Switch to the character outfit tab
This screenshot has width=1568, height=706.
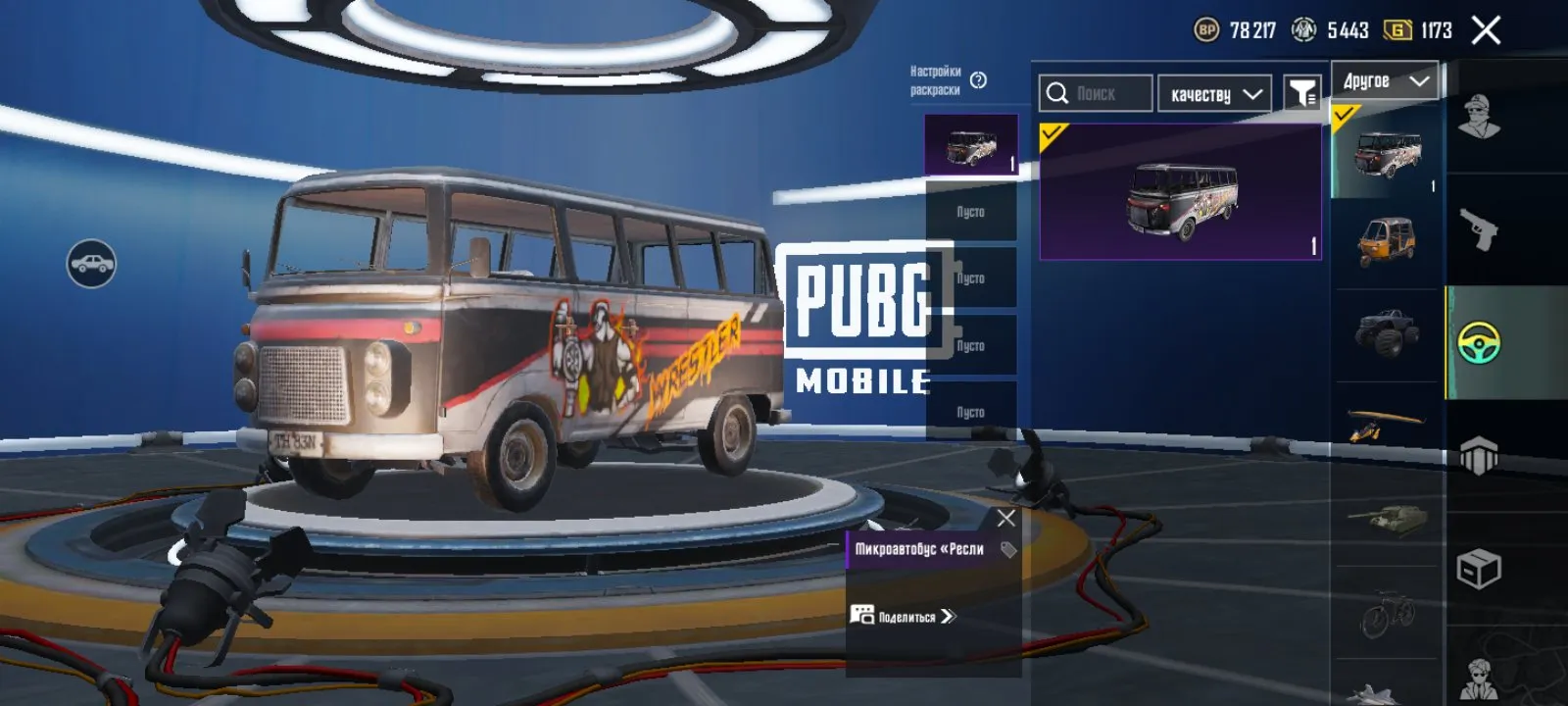click(1479, 118)
